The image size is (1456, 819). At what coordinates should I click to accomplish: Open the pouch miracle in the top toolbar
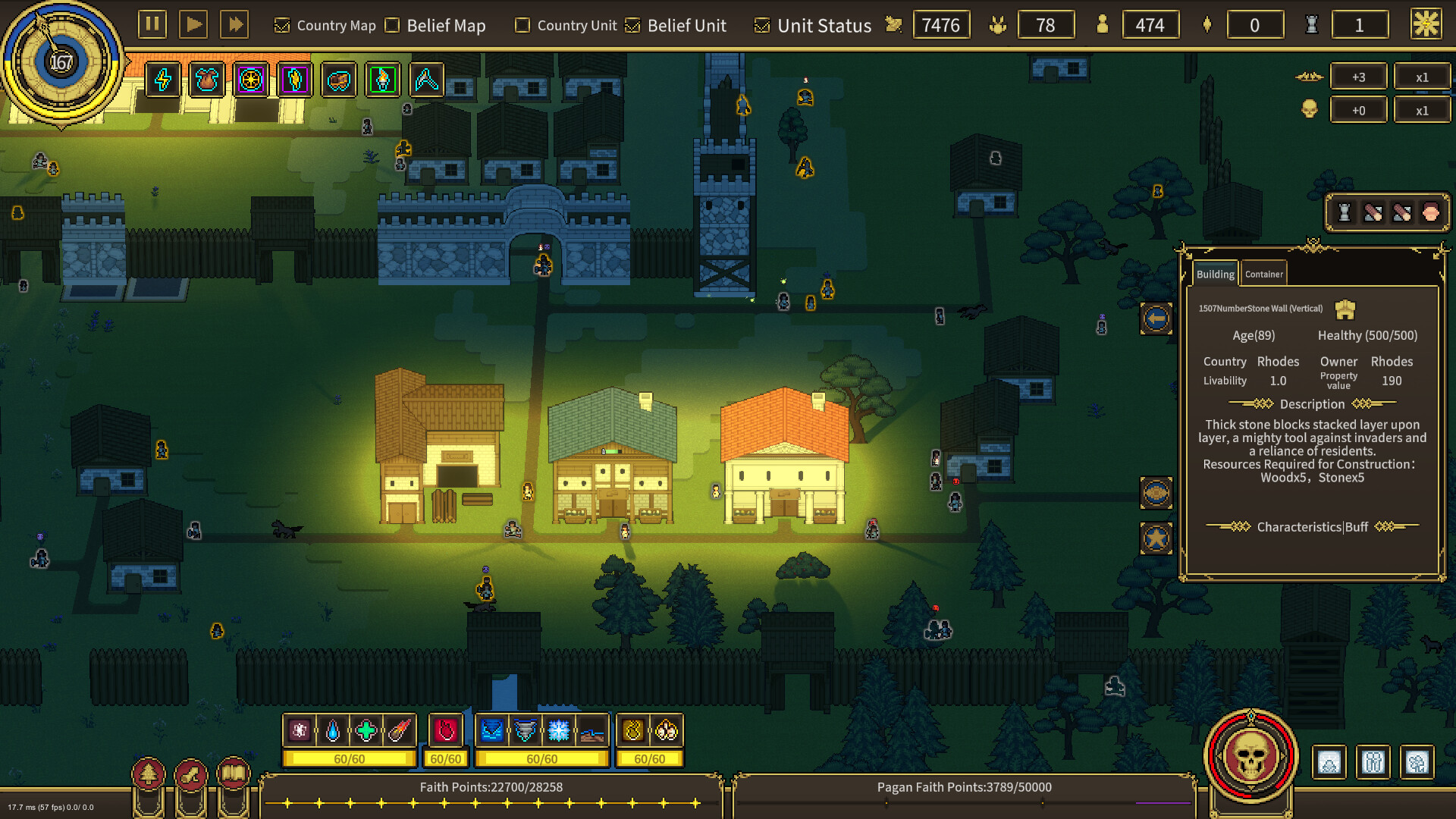[x=206, y=81]
